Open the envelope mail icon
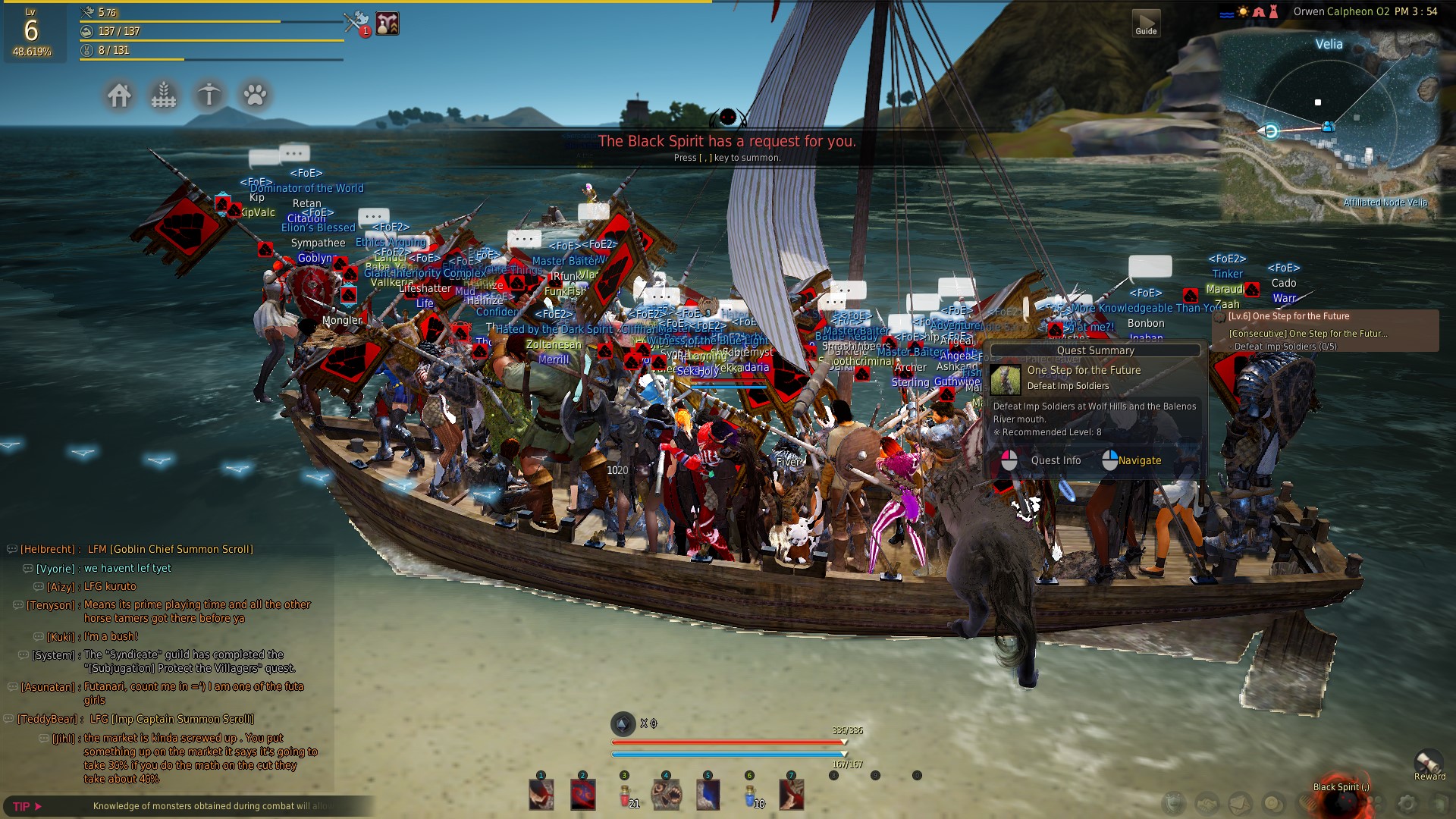The image size is (1456, 819). [1241, 803]
